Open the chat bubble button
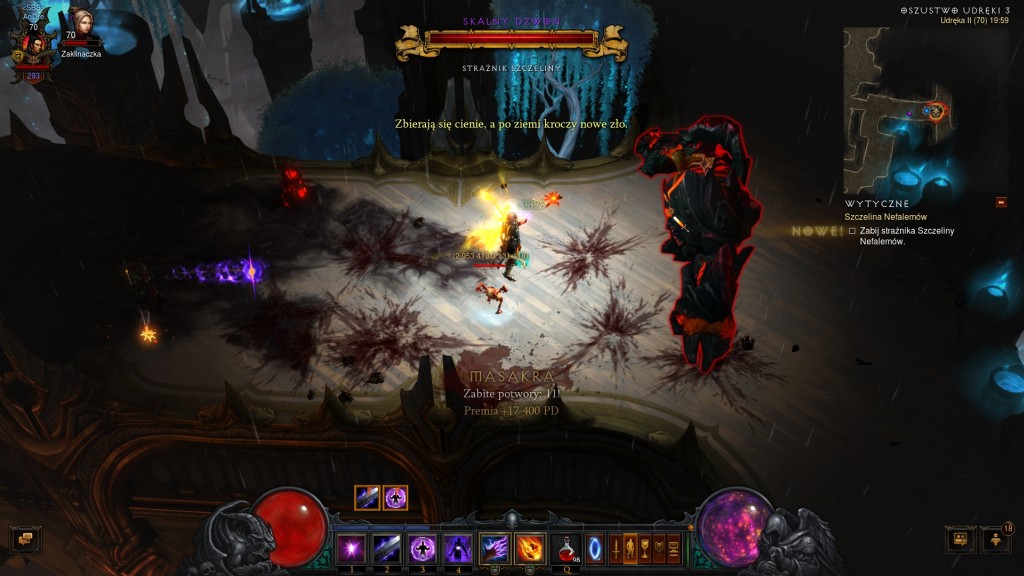The image size is (1024, 576). coord(26,539)
